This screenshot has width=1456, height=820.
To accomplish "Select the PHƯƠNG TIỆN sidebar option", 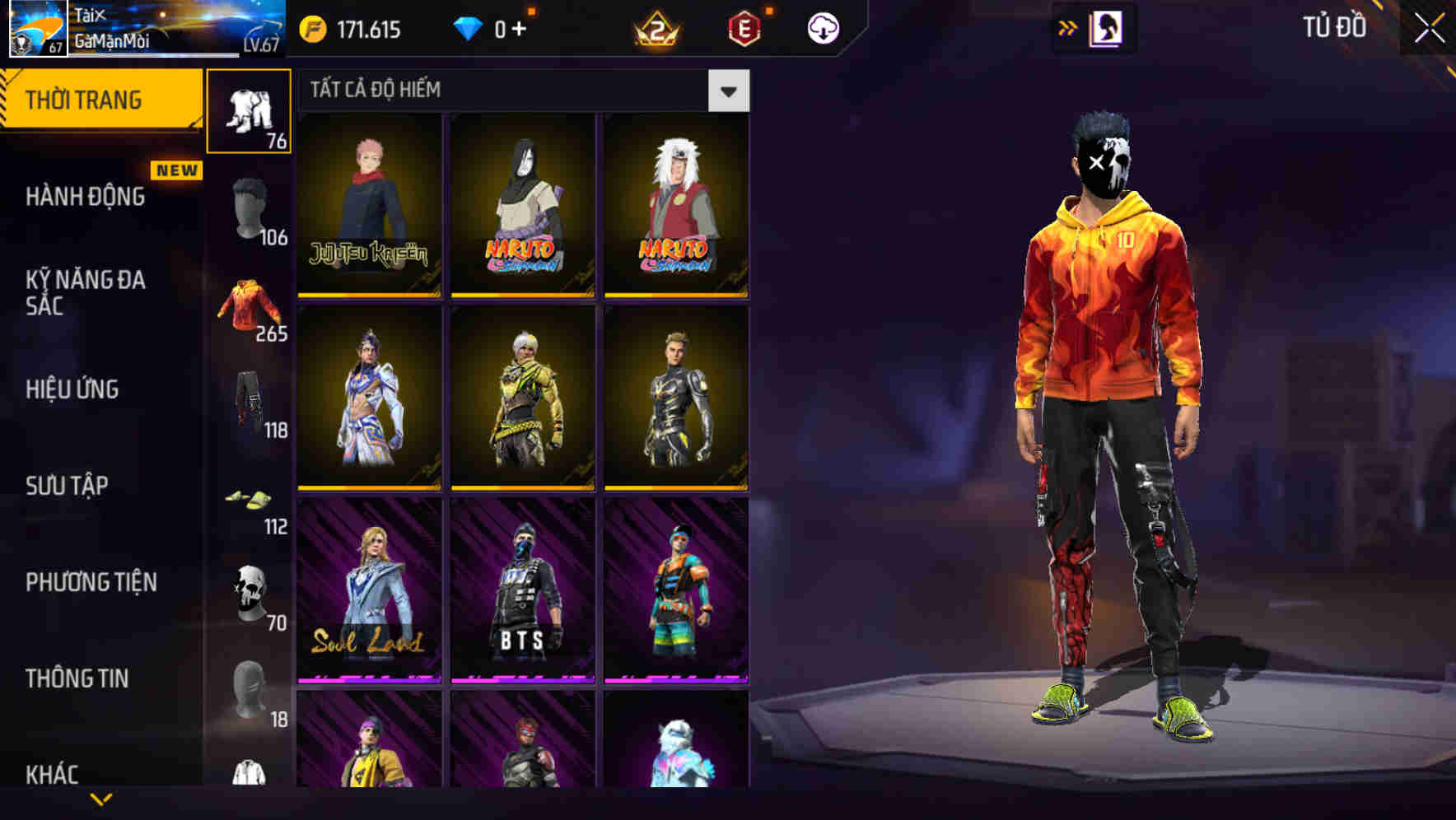I will click(91, 580).
